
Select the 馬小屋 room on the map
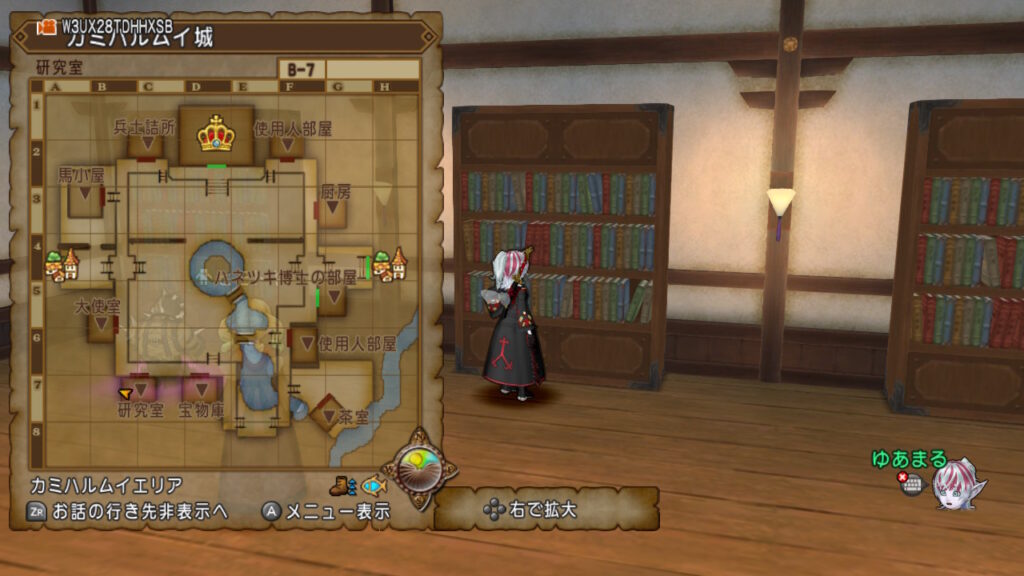click(85, 194)
